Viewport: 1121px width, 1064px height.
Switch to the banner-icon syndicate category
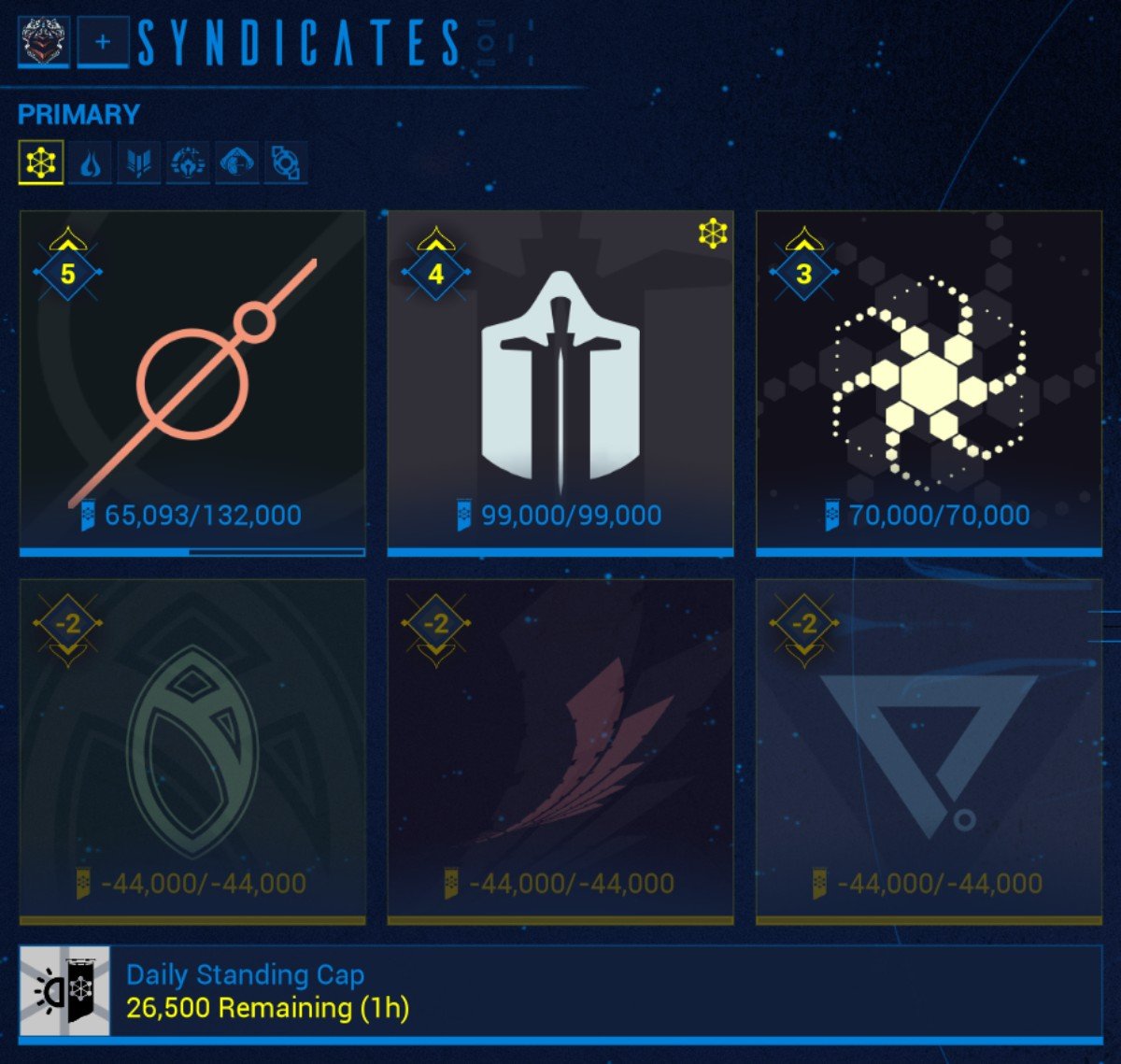(x=139, y=163)
